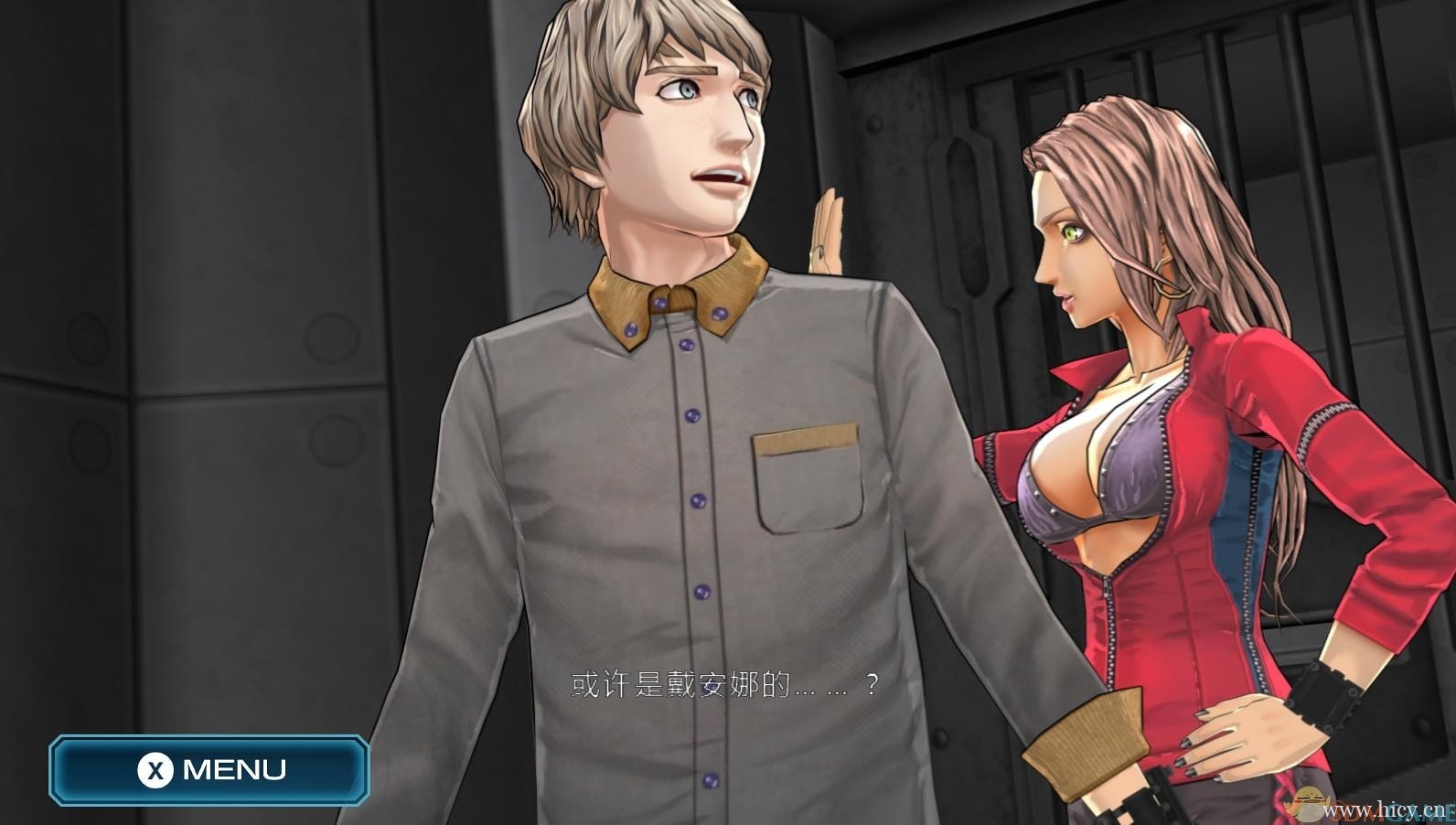Click the young man's raised hand
Screen dimensions: 1456x825
click(828, 229)
